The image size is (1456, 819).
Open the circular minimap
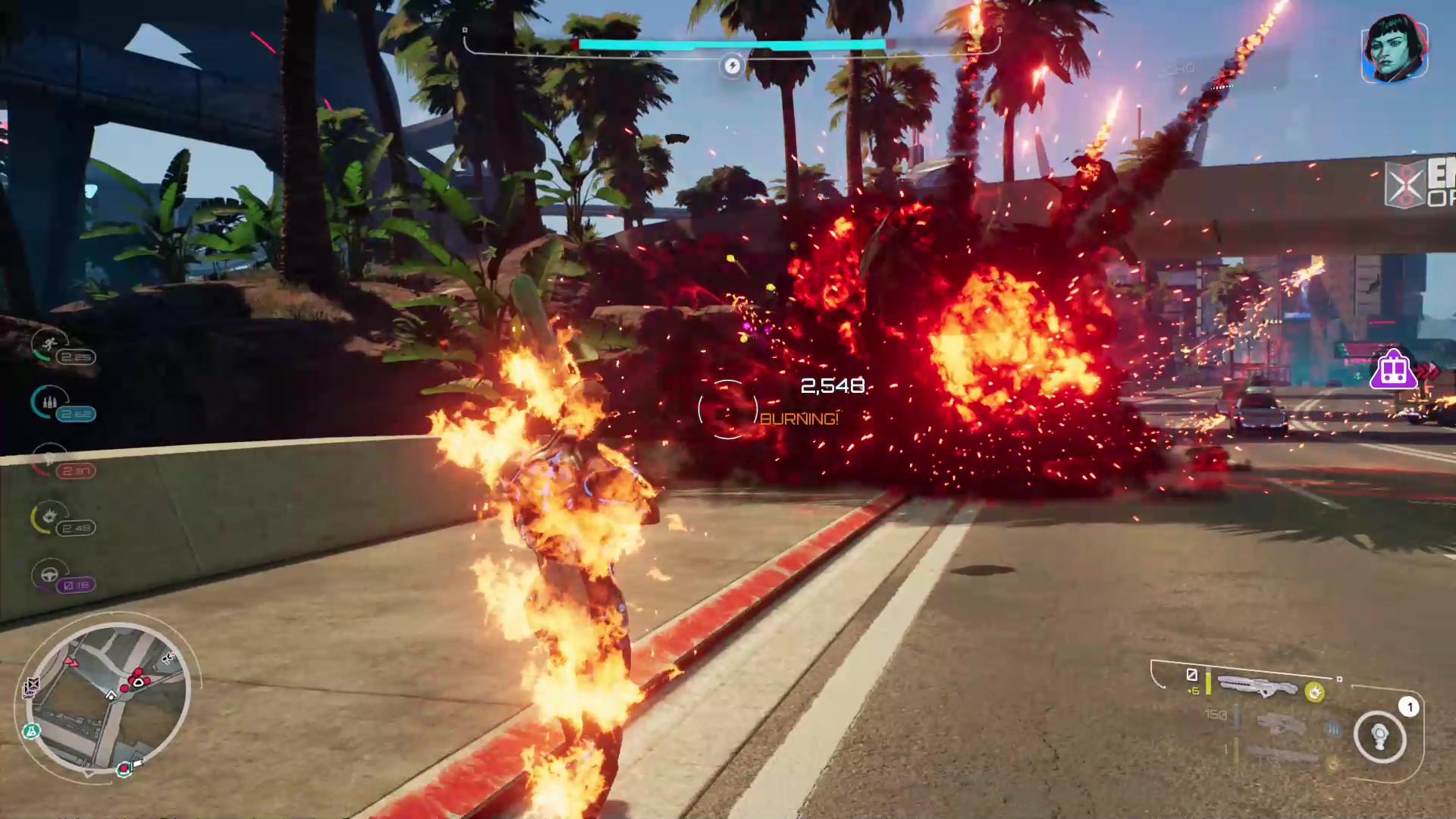pos(108,698)
